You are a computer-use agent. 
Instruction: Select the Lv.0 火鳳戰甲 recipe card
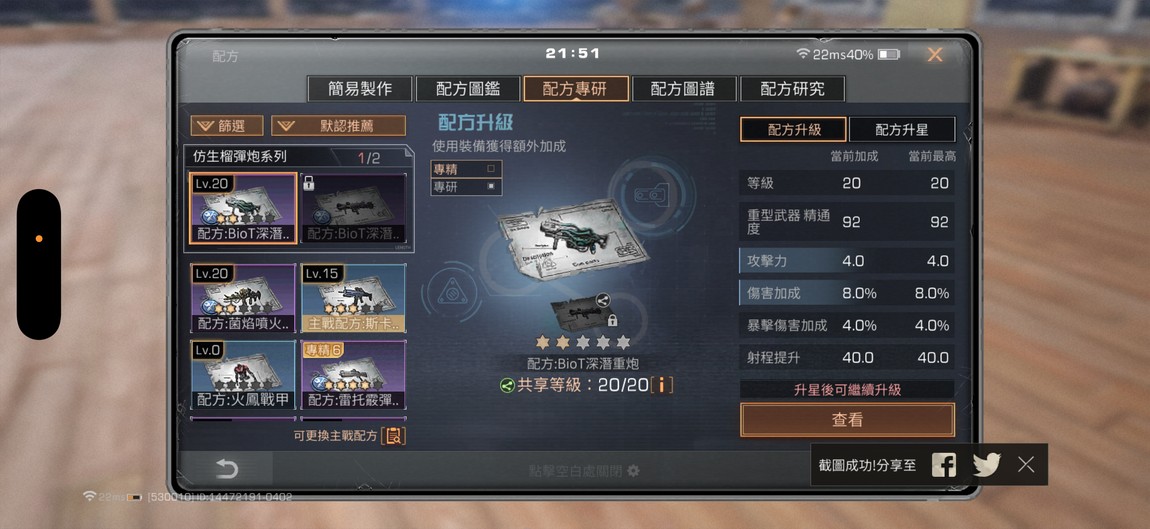click(243, 375)
